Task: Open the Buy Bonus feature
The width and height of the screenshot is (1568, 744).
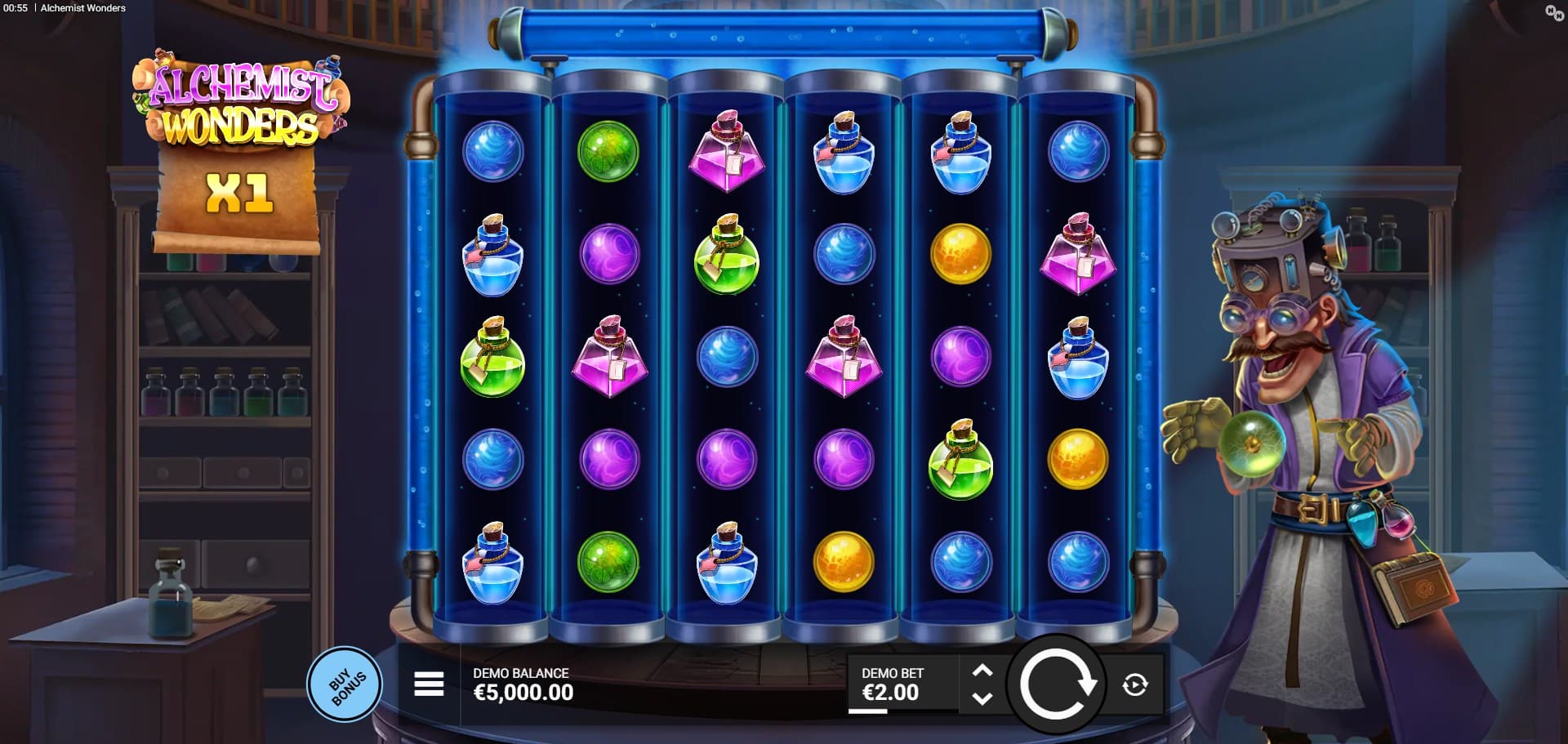Action: click(x=345, y=684)
